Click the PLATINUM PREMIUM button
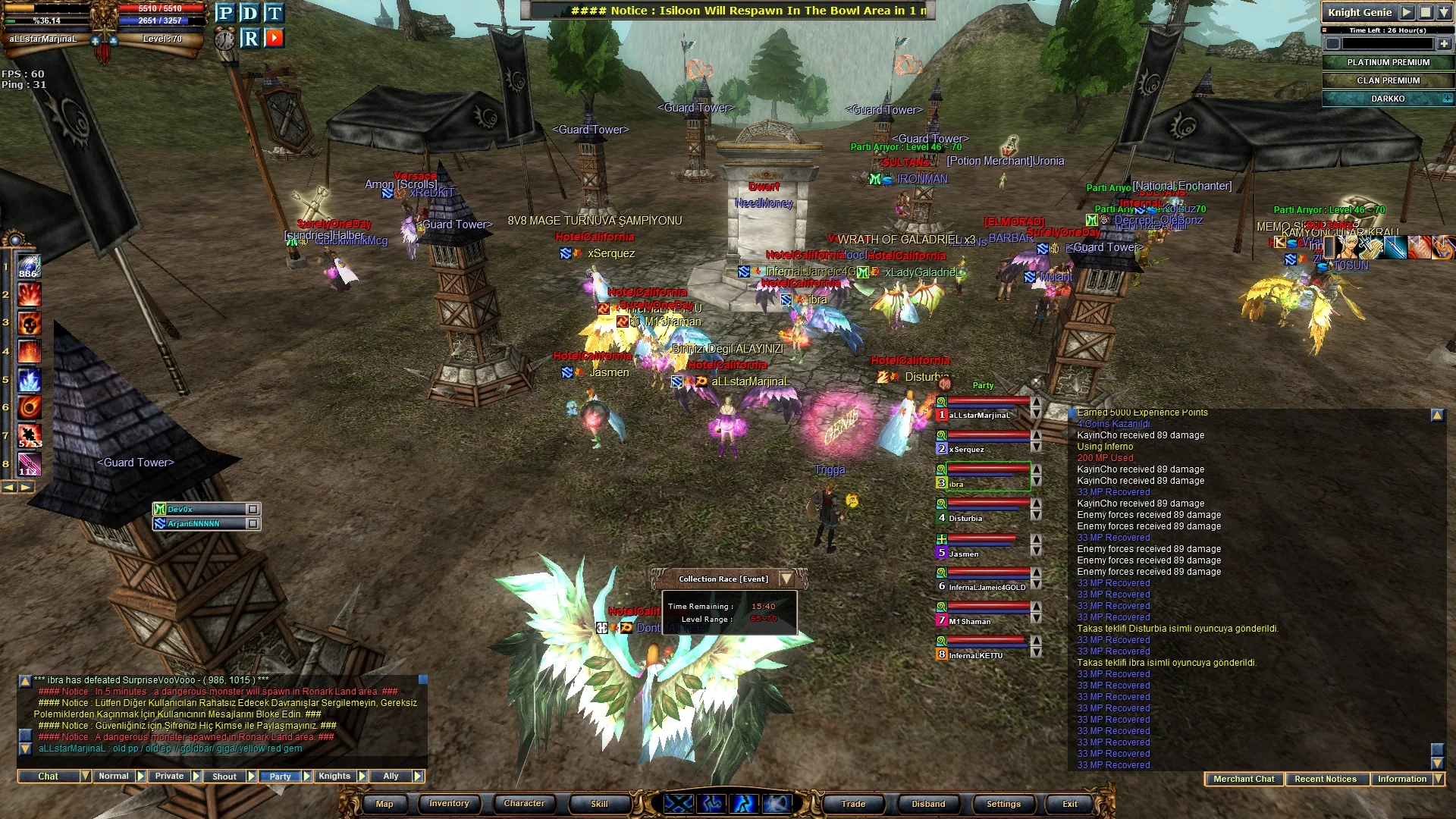This screenshot has width=1456, height=819. [x=1388, y=62]
